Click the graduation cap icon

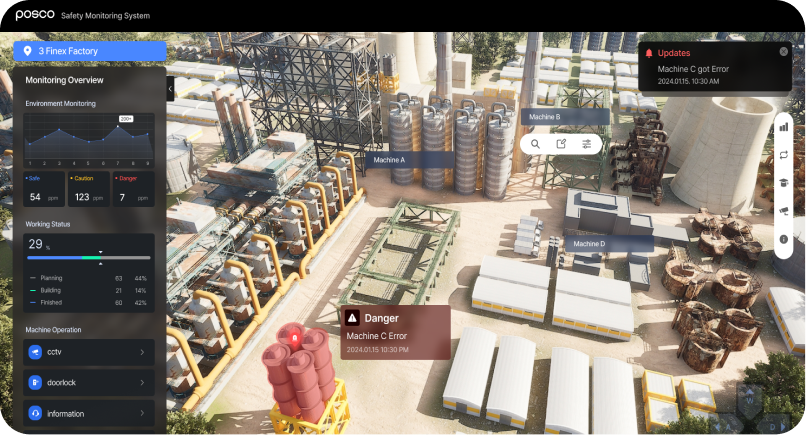[784, 182]
